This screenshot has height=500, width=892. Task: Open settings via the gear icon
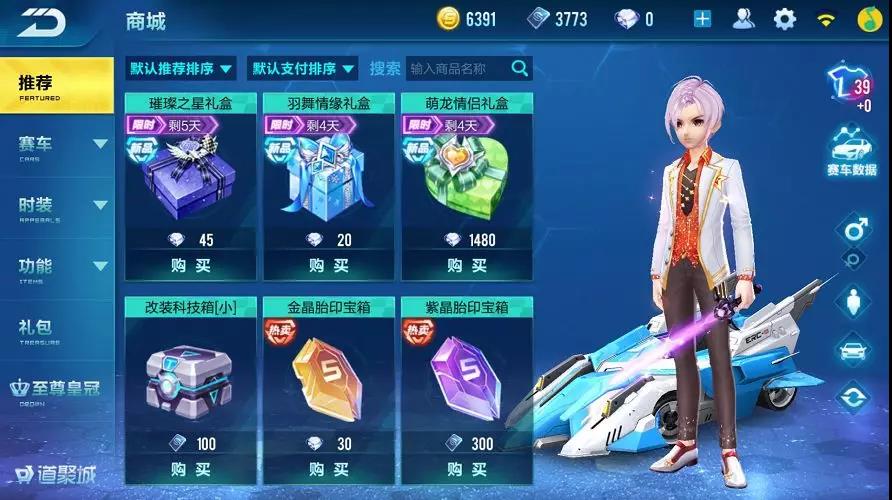[785, 19]
